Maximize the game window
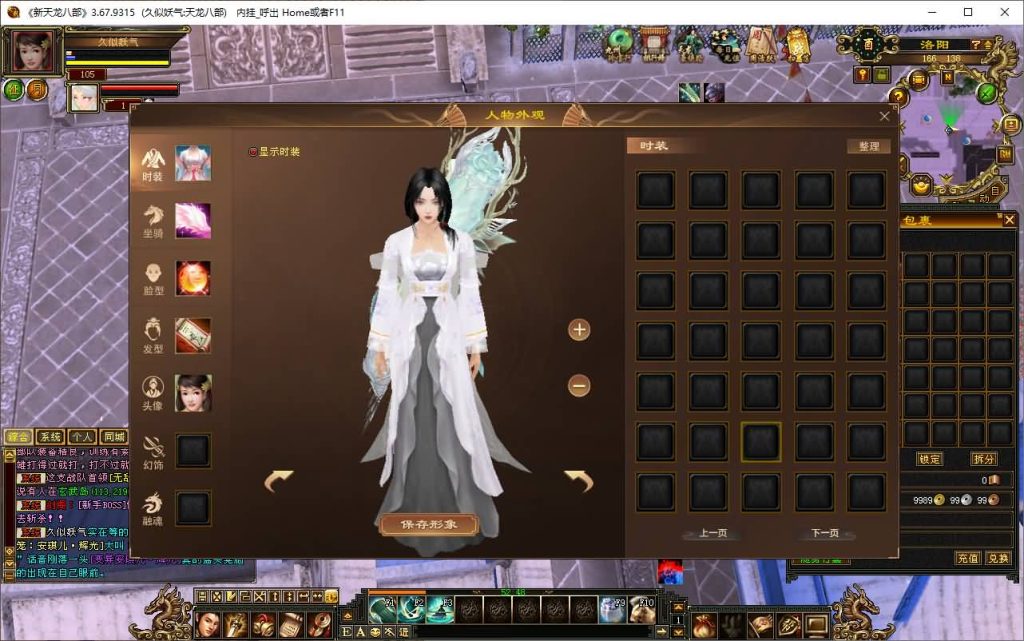The height and width of the screenshot is (641, 1024). tap(968, 12)
